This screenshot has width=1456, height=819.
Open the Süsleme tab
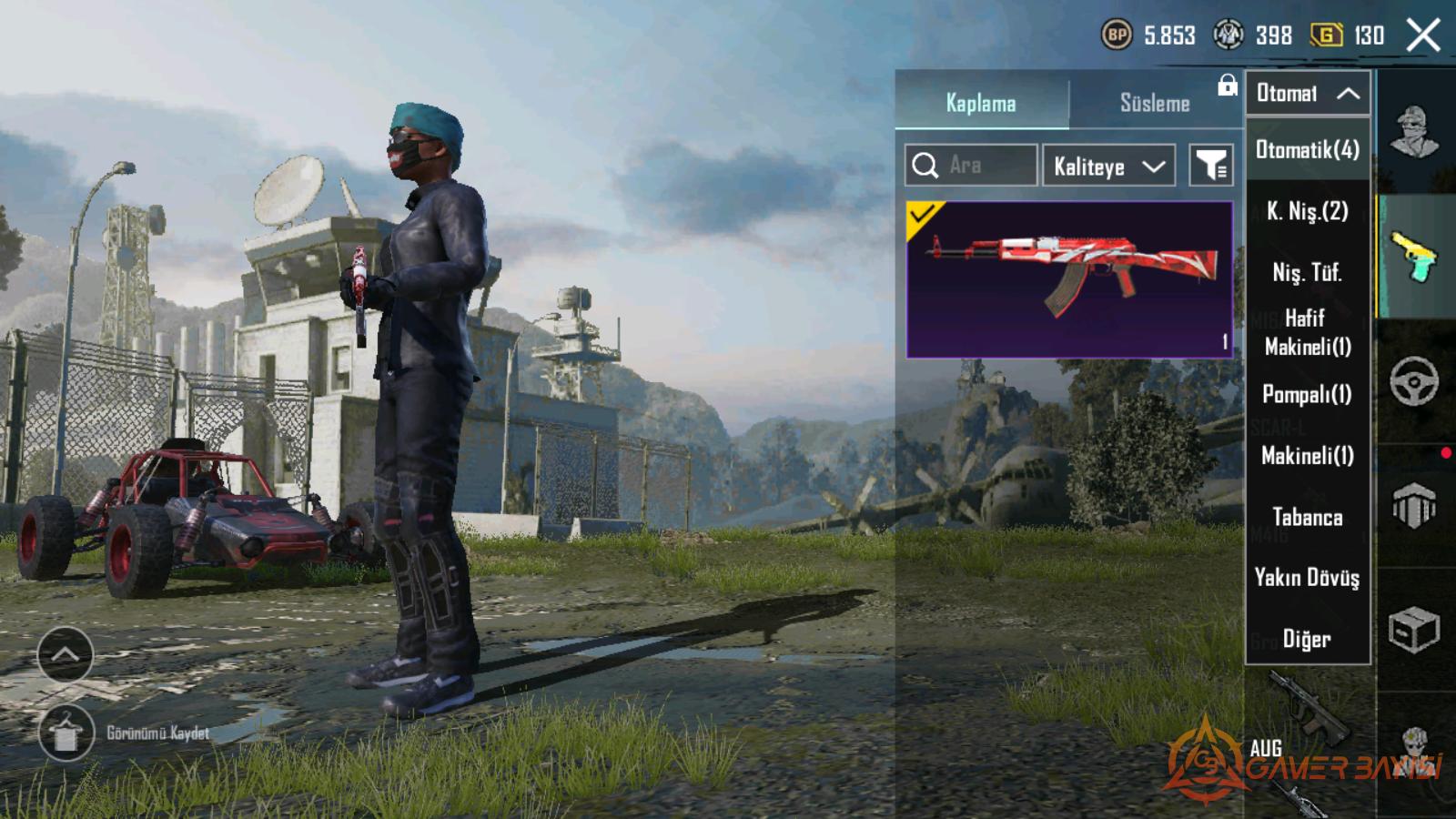(1154, 103)
